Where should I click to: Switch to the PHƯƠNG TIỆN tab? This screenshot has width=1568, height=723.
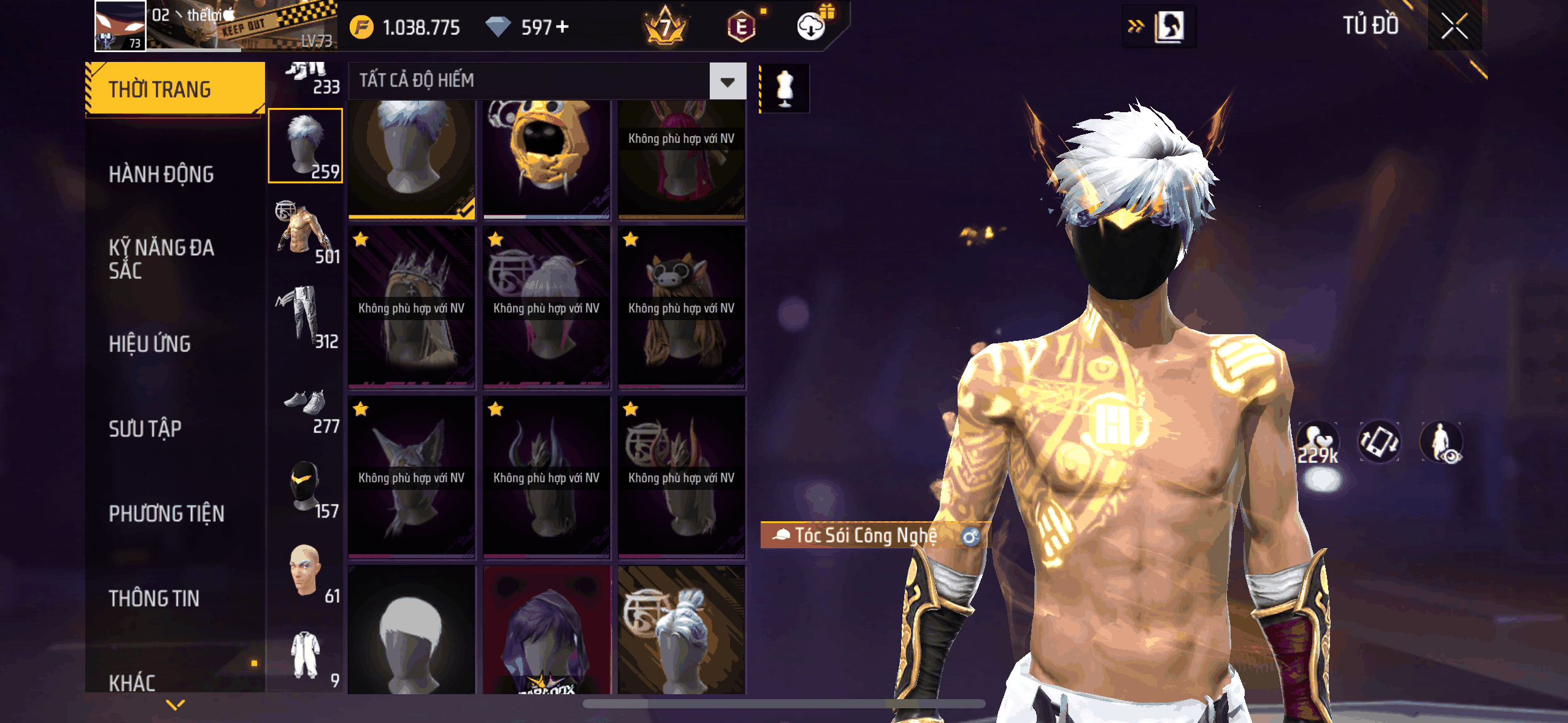[166, 513]
